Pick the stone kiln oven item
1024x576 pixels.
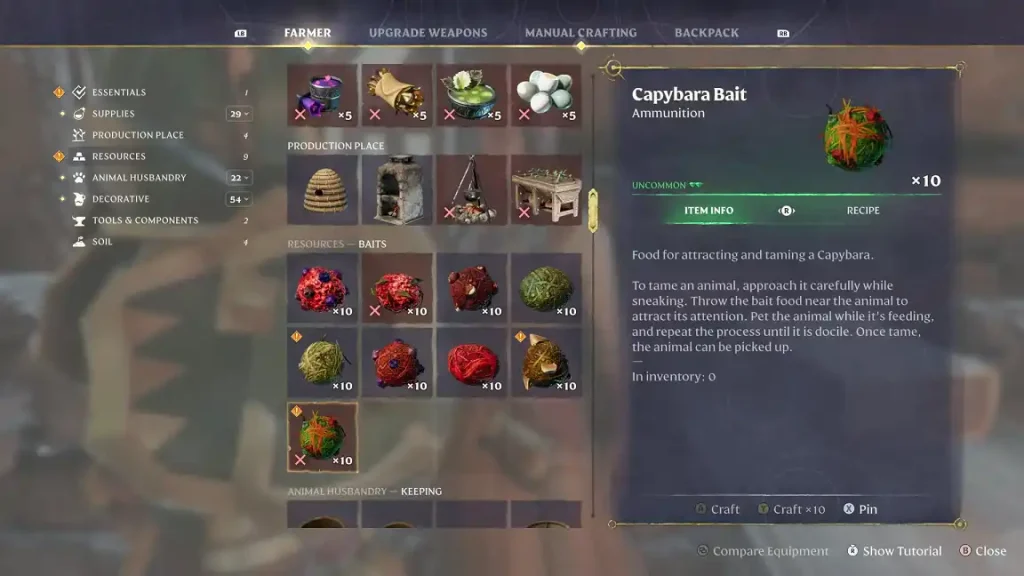[x=397, y=189]
